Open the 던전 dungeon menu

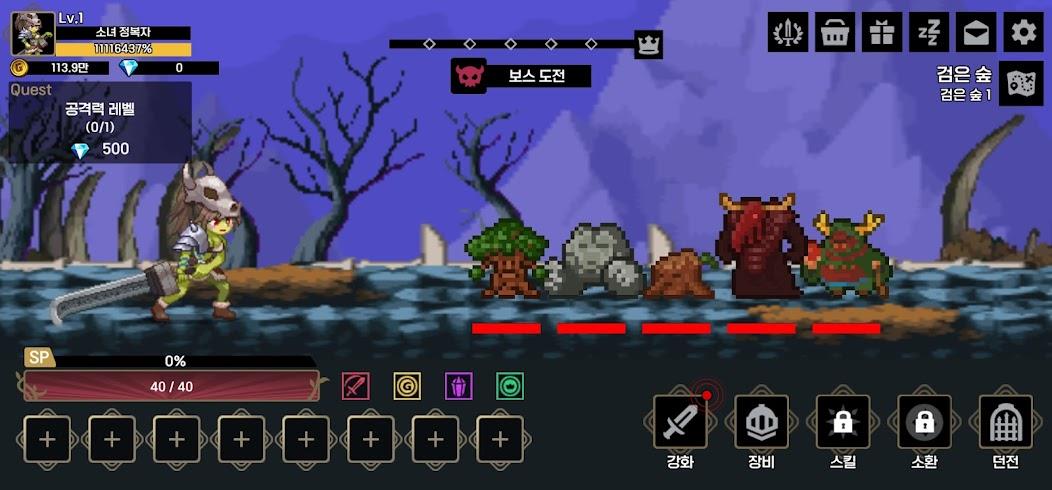click(1005, 422)
